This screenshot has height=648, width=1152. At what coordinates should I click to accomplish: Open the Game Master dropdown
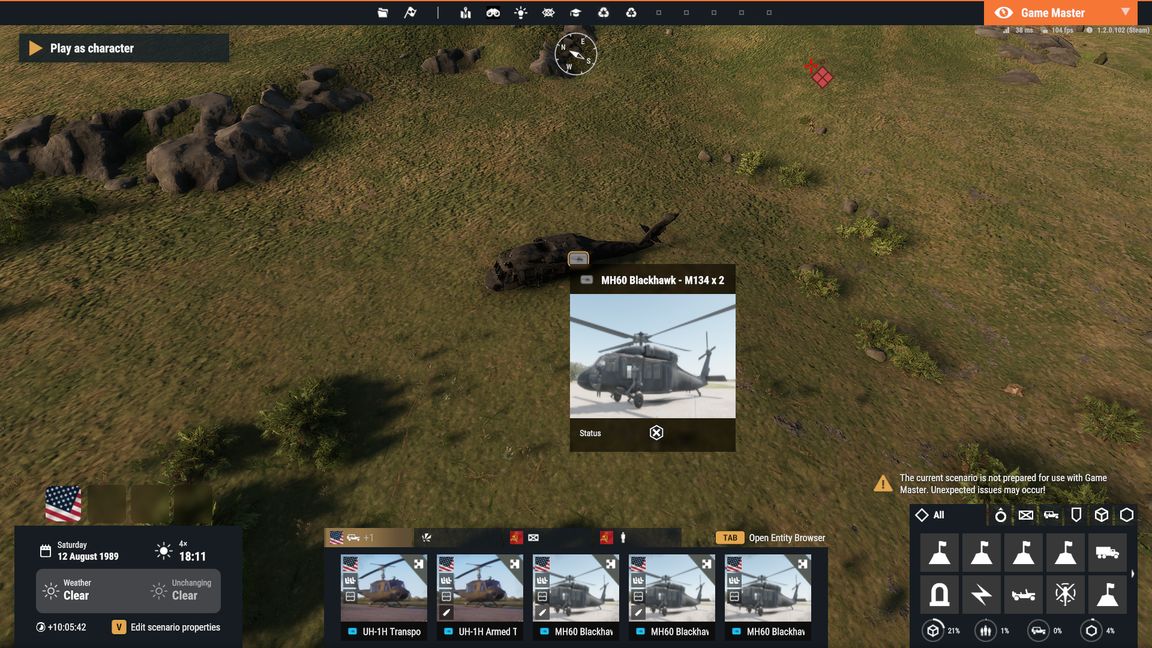[x=1125, y=12]
